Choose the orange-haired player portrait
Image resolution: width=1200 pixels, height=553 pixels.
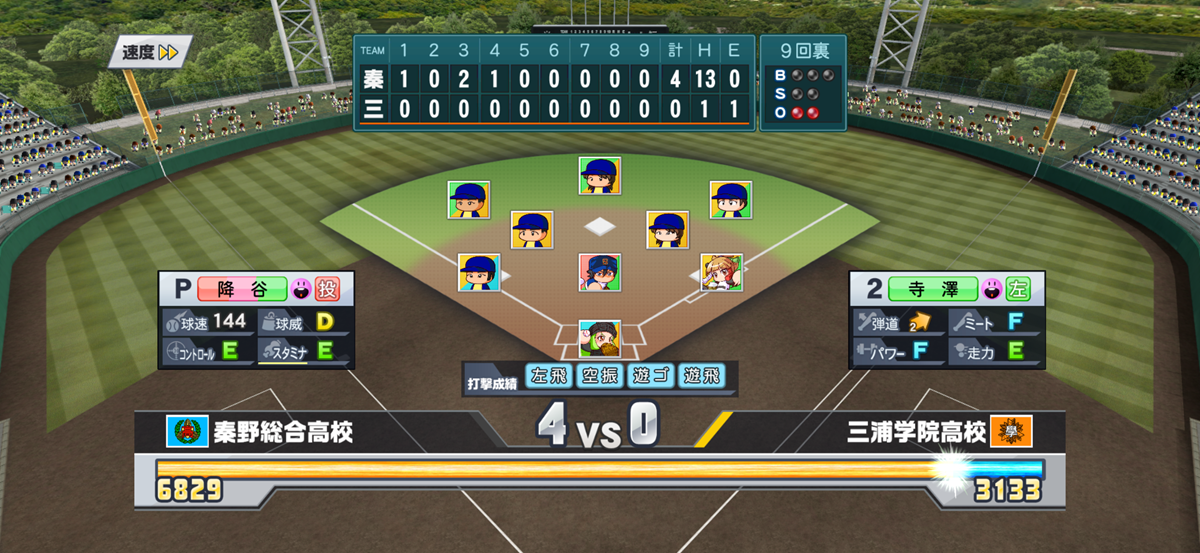[721, 272]
